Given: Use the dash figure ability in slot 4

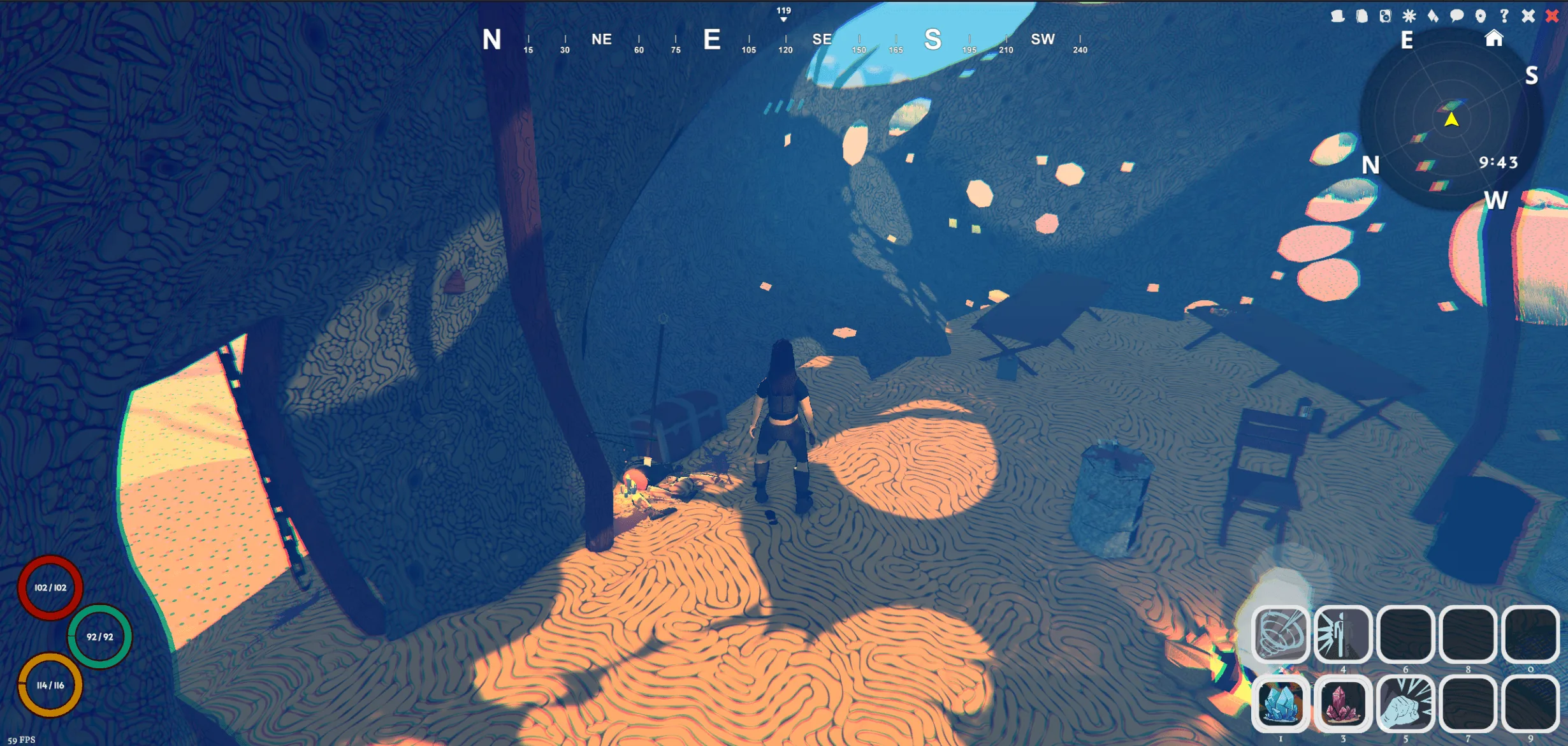Looking at the screenshot, I should [1342, 634].
